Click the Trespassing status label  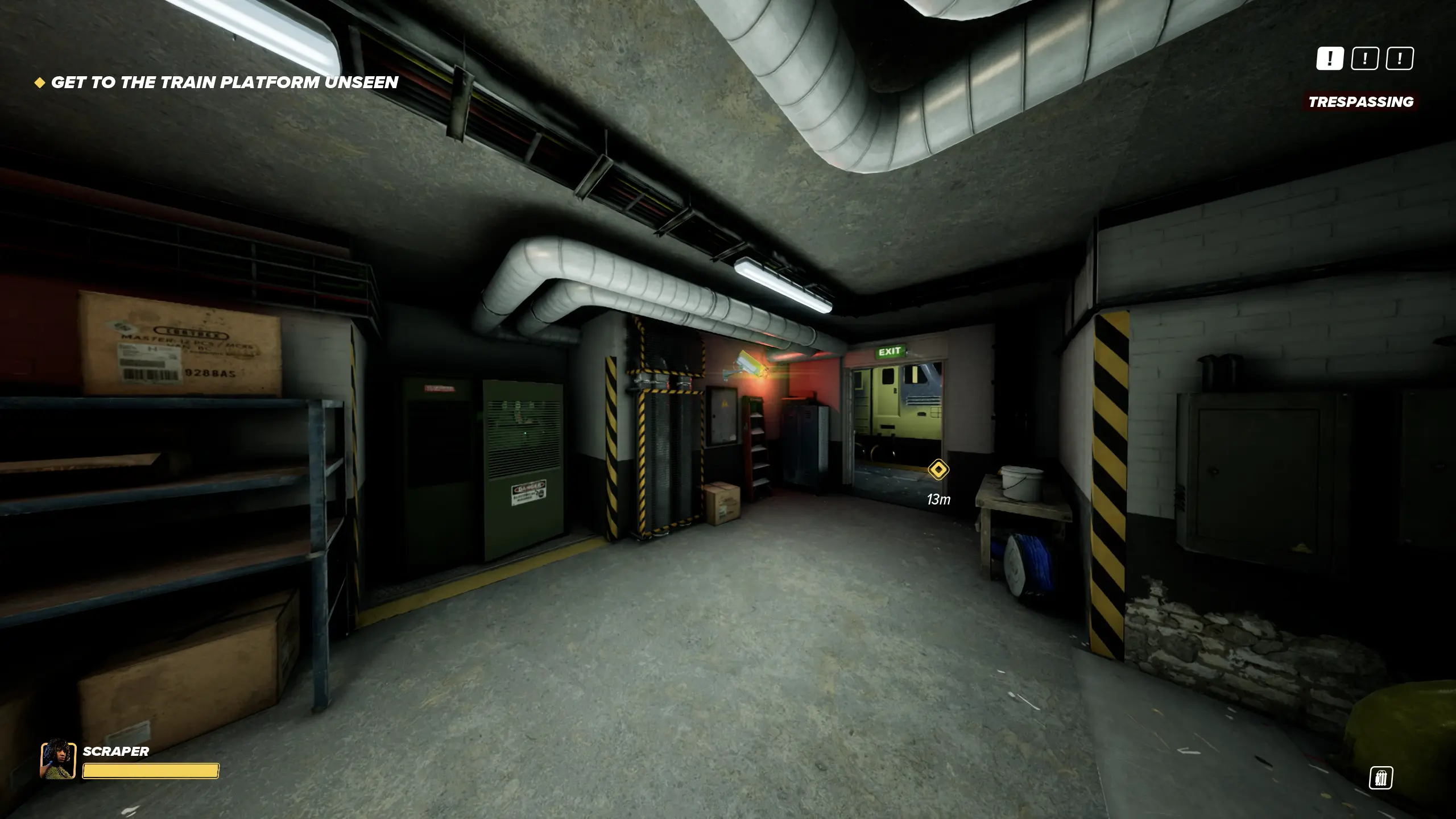coord(1360,102)
